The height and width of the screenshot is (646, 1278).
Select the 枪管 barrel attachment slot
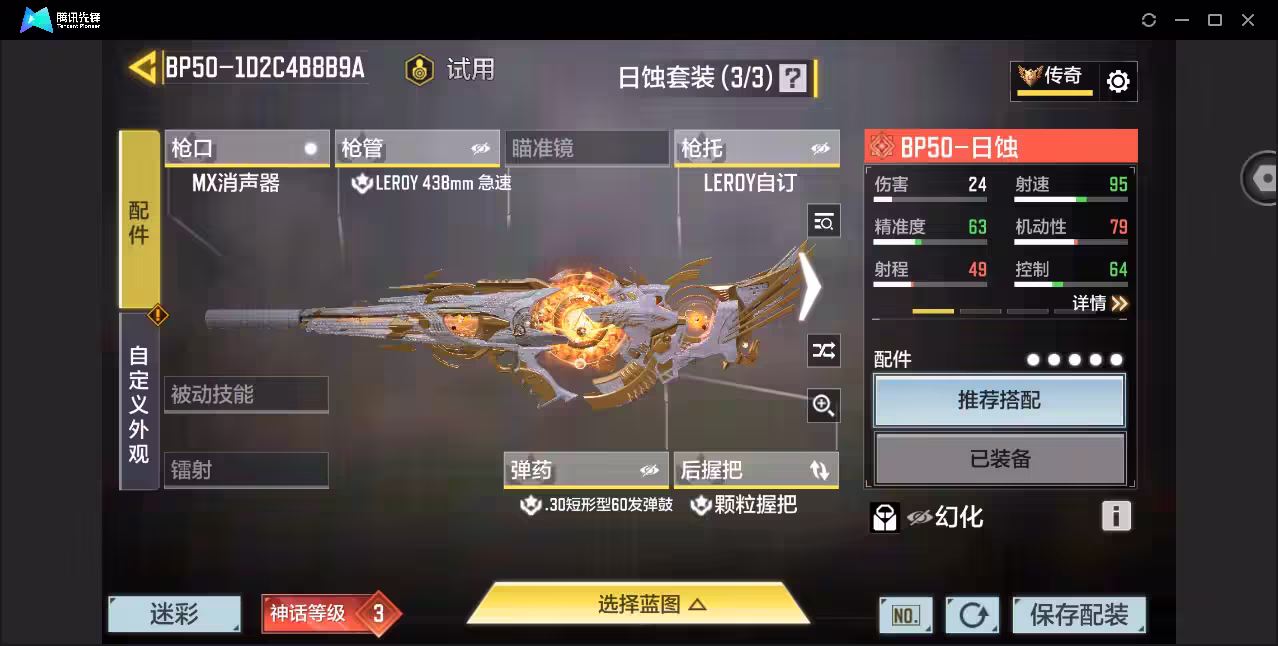416,149
